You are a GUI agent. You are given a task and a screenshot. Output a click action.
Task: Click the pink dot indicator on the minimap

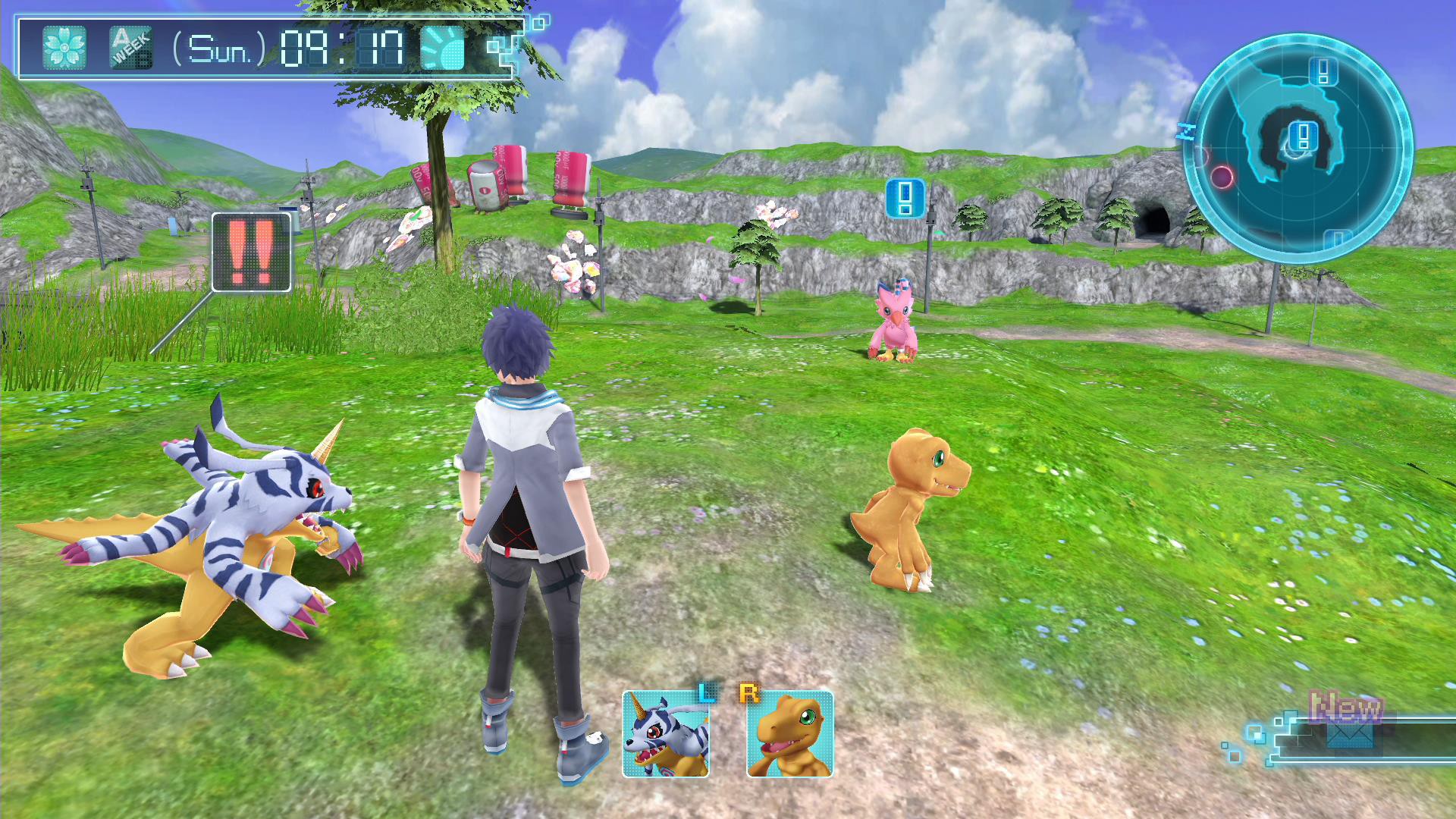(1222, 175)
